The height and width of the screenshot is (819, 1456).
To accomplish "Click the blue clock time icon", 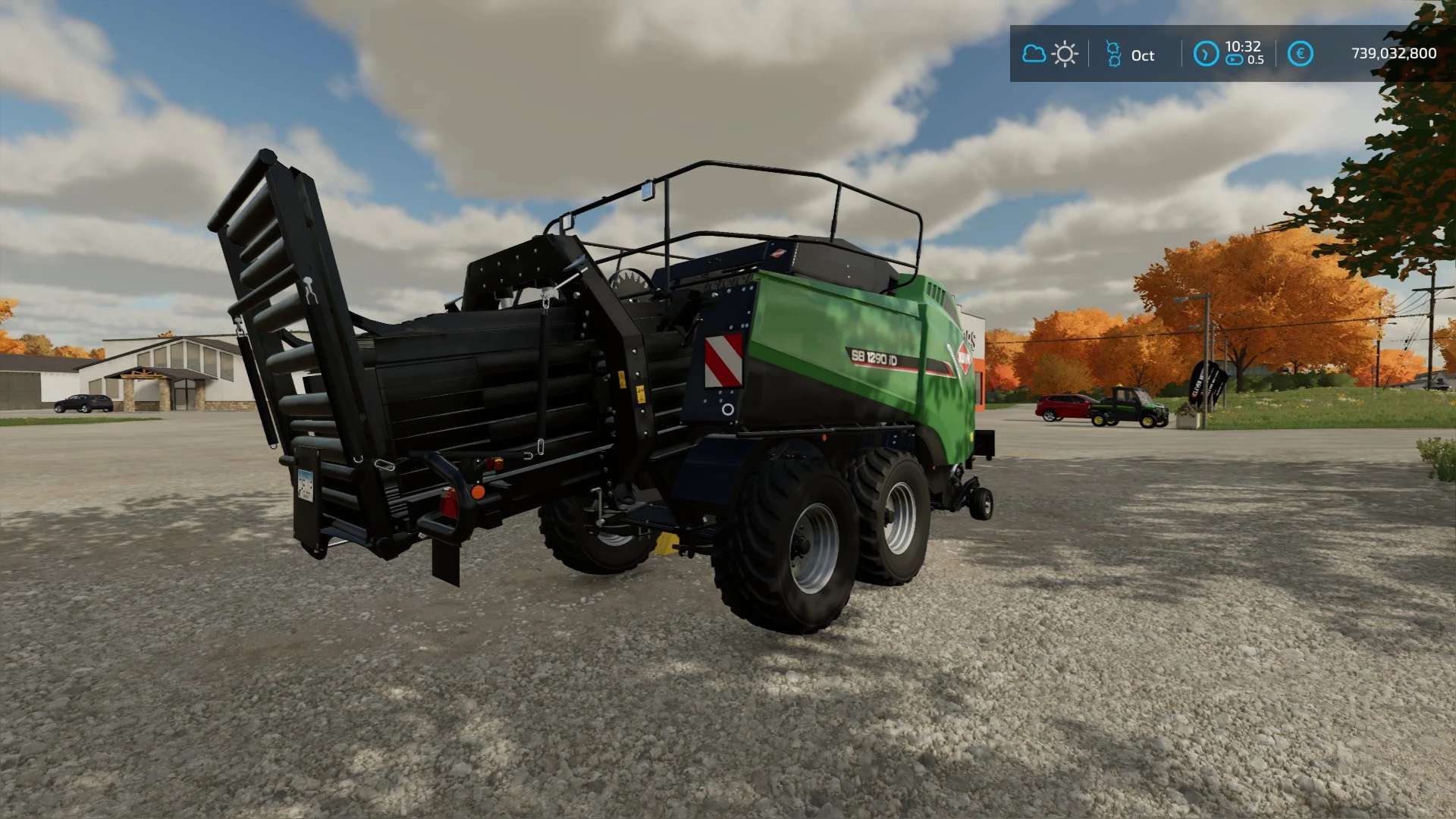I will pos(1206,54).
